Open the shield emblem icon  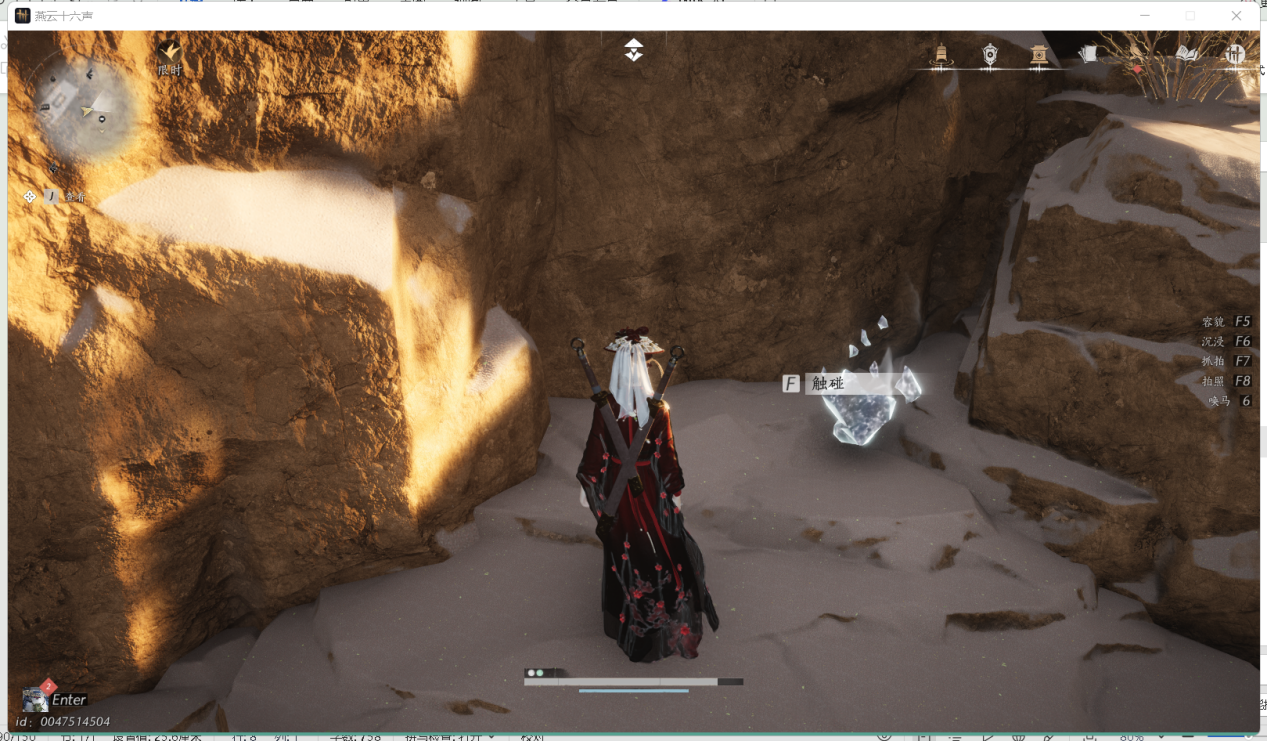[x=990, y=55]
